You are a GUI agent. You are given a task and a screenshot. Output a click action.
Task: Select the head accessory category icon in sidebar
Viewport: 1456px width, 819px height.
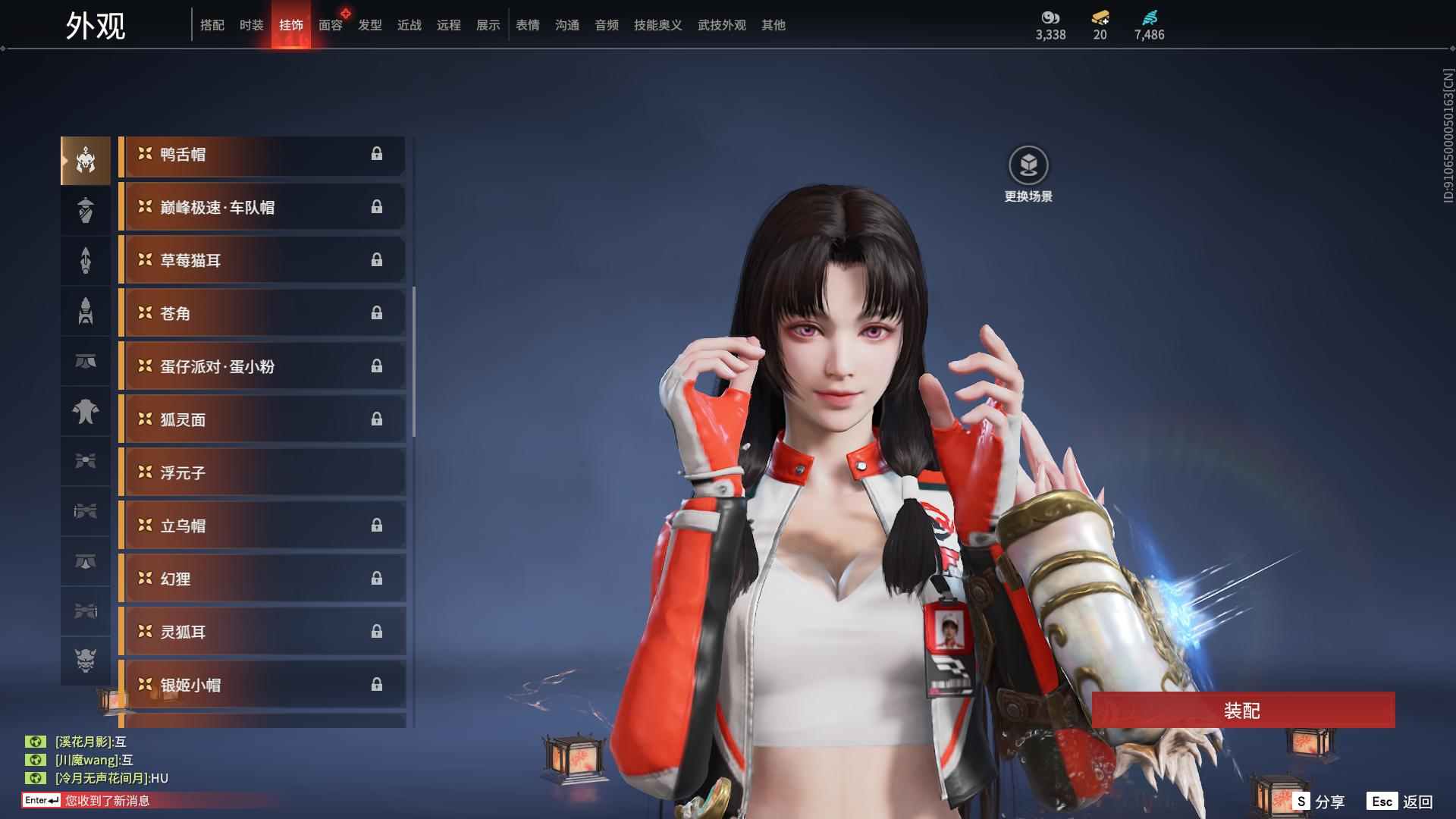[86, 159]
